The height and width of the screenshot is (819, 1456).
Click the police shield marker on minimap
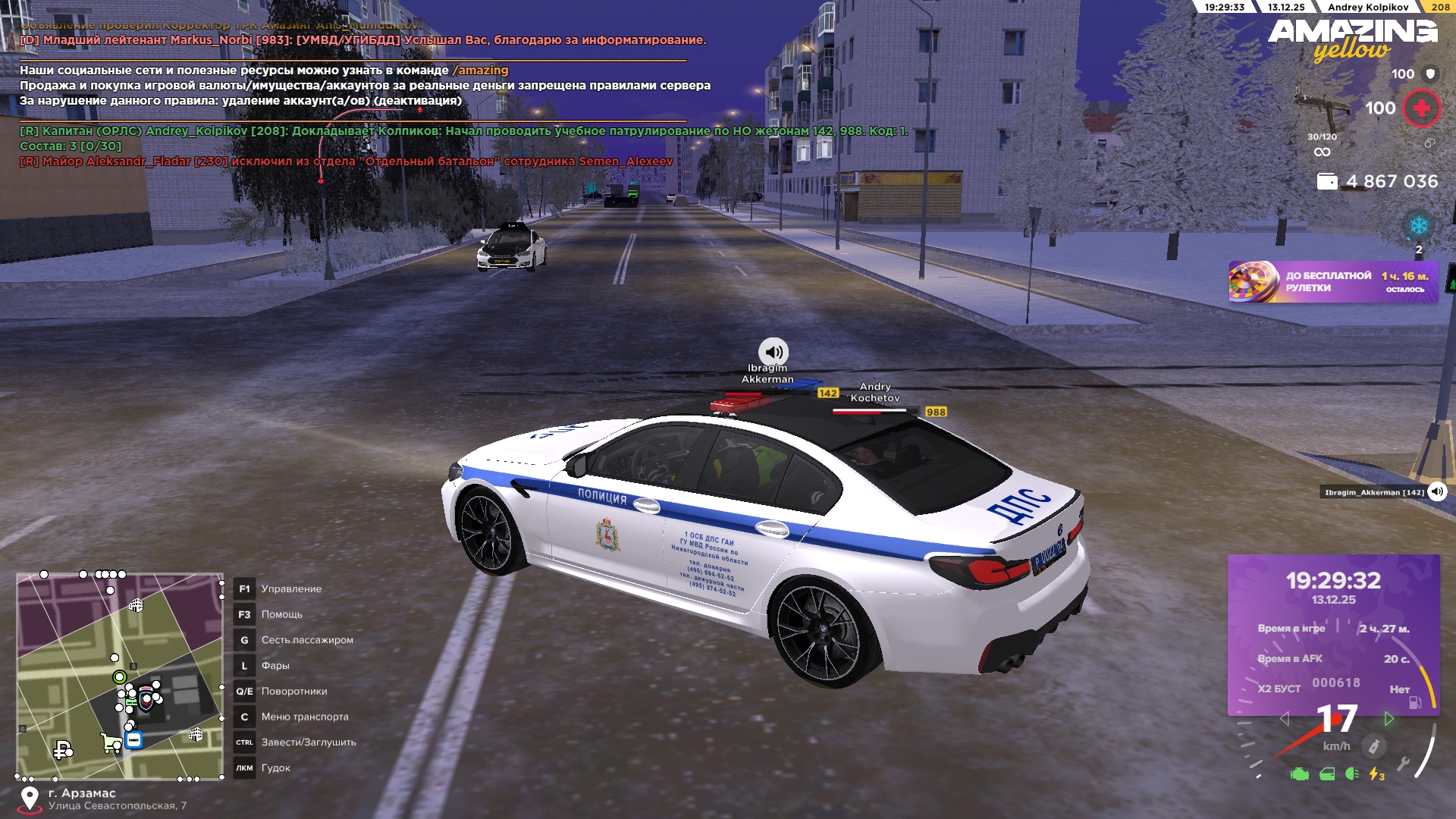click(146, 699)
